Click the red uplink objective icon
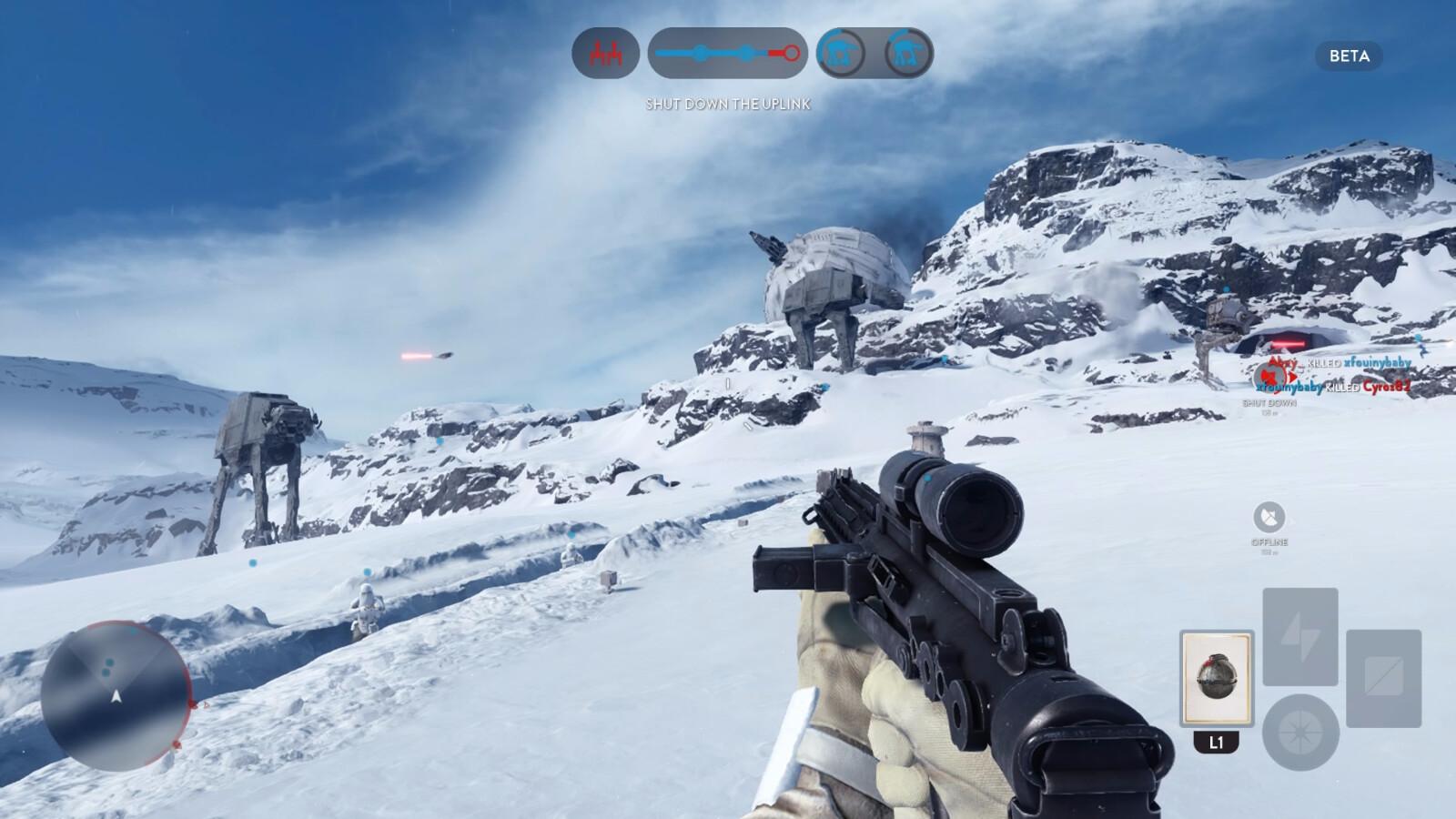 [605, 54]
